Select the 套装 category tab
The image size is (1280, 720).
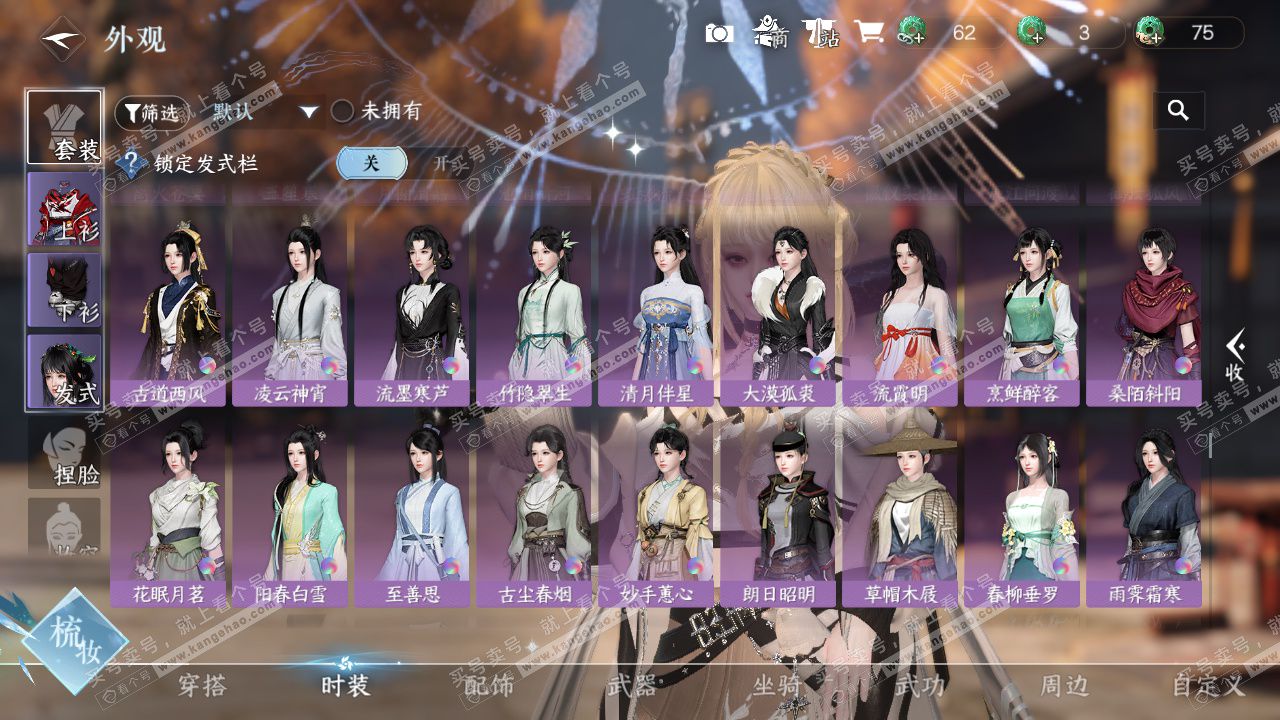point(64,127)
